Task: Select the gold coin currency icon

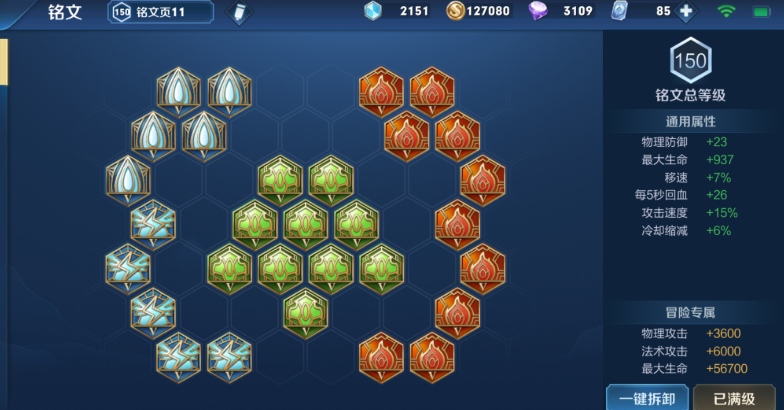Action: 455,12
